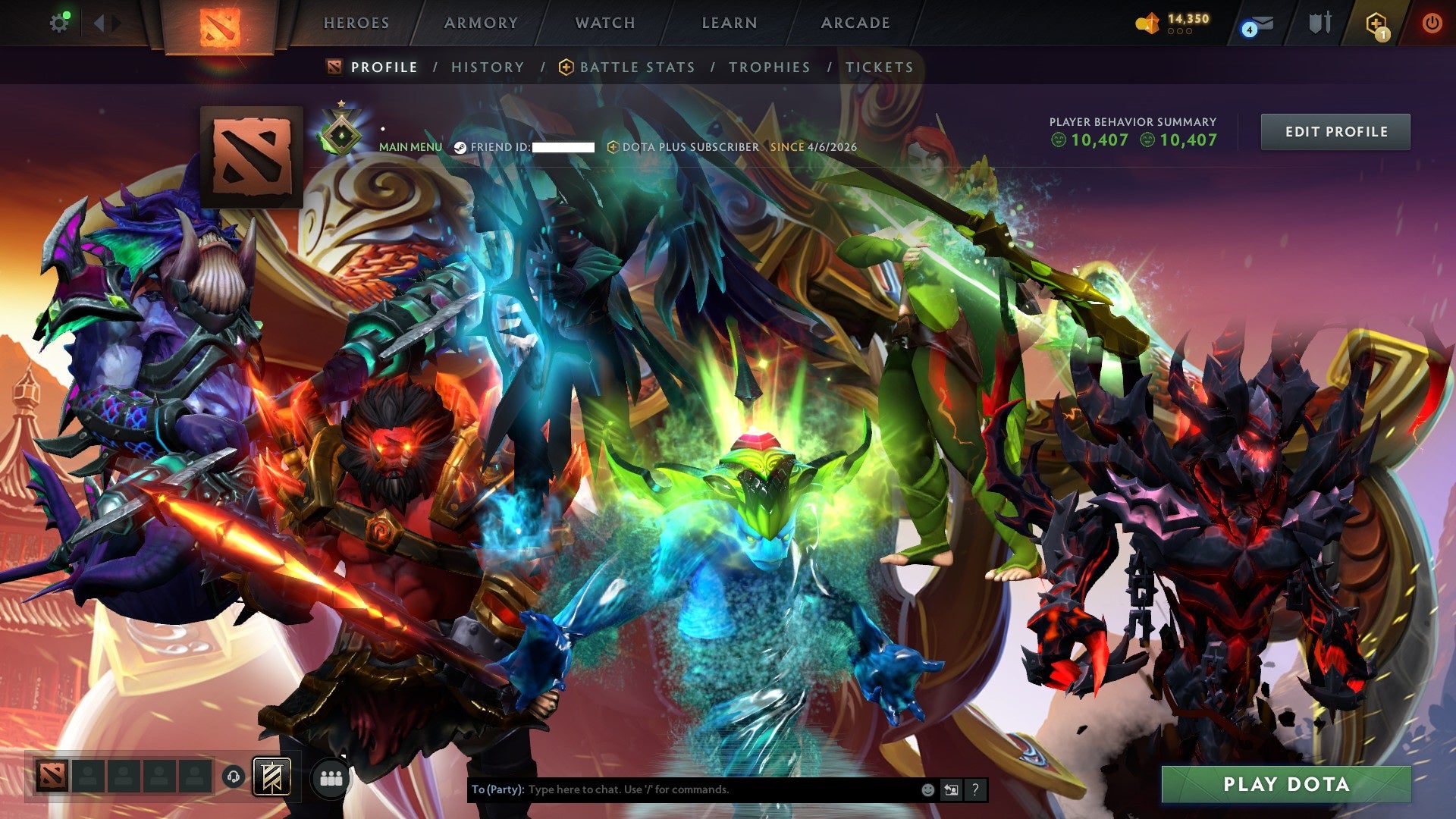This screenshot has height=819, width=1456.
Task: Open the TROPHIES tab
Action: (769, 67)
